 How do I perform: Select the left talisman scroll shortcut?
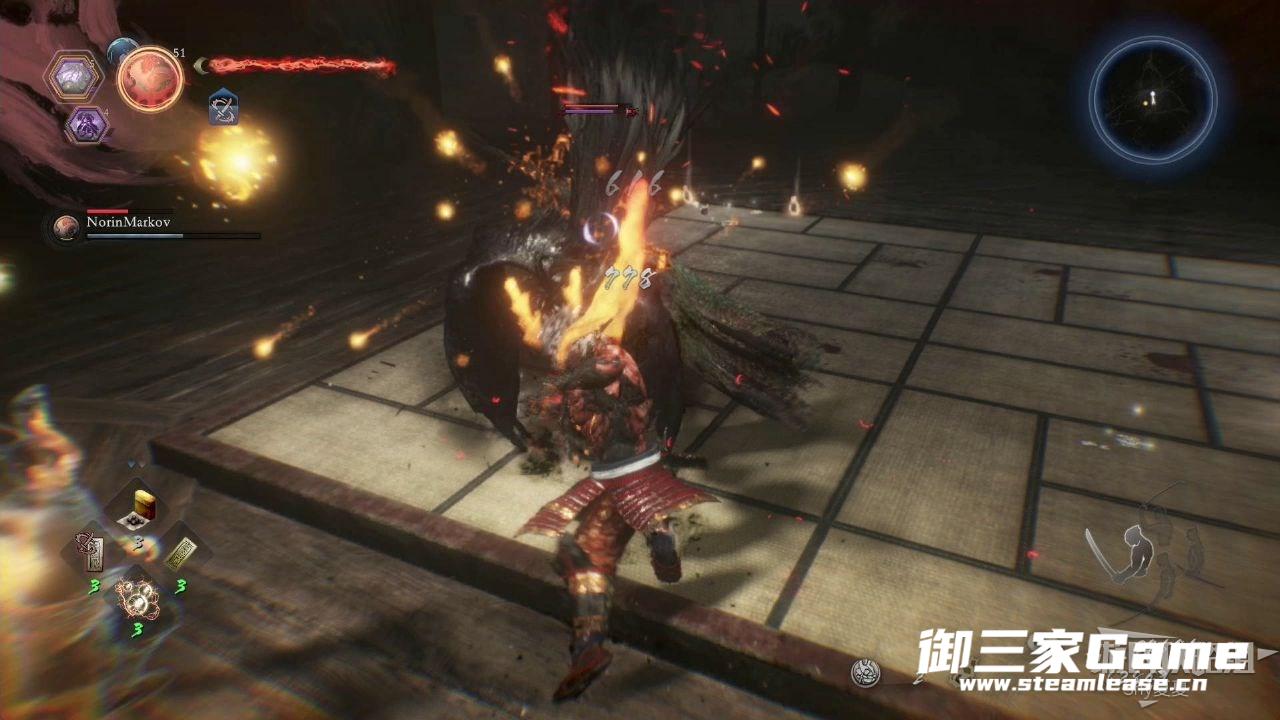click(91, 553)
